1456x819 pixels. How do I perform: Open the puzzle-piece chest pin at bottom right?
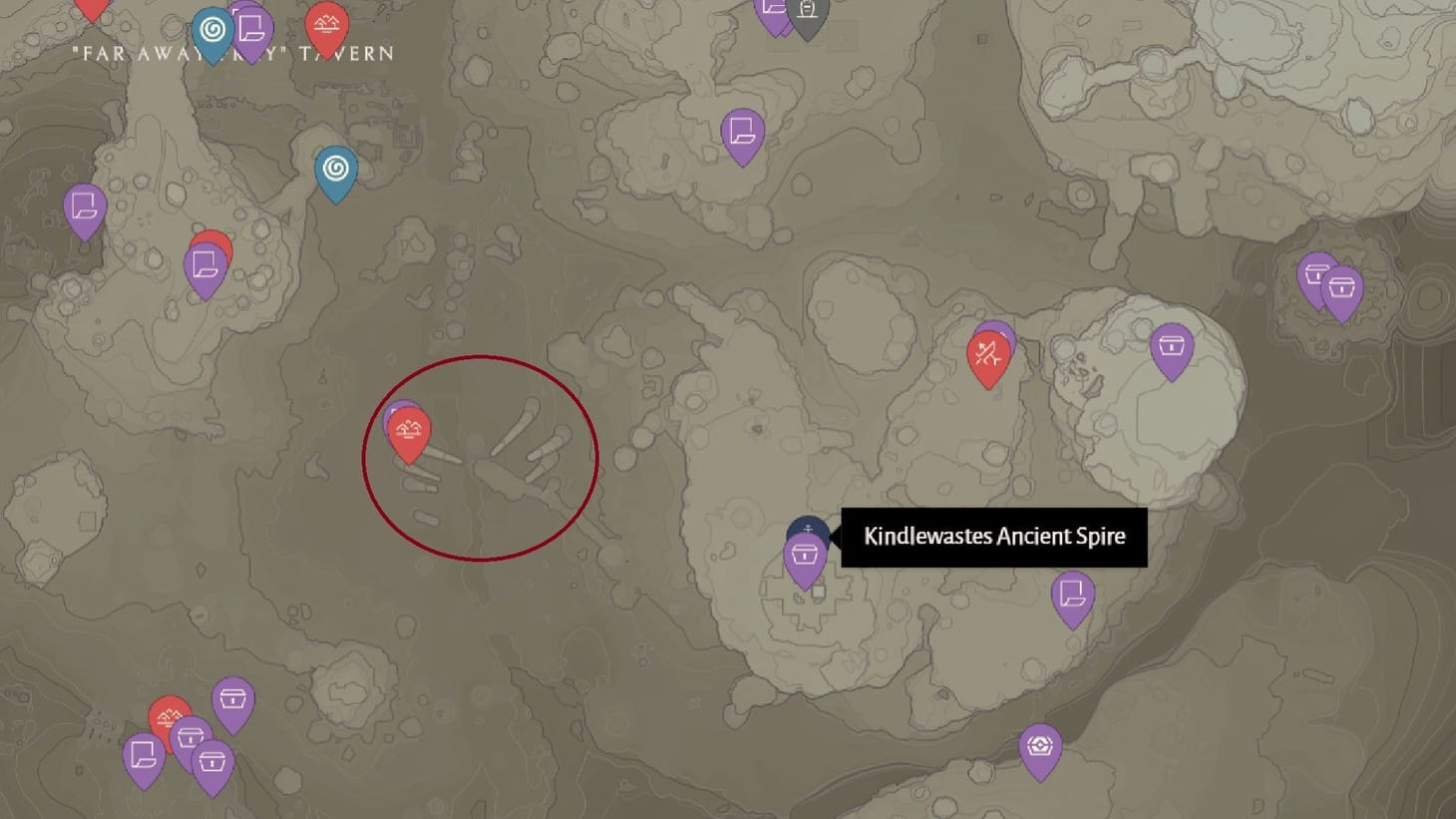point(1040,742)
